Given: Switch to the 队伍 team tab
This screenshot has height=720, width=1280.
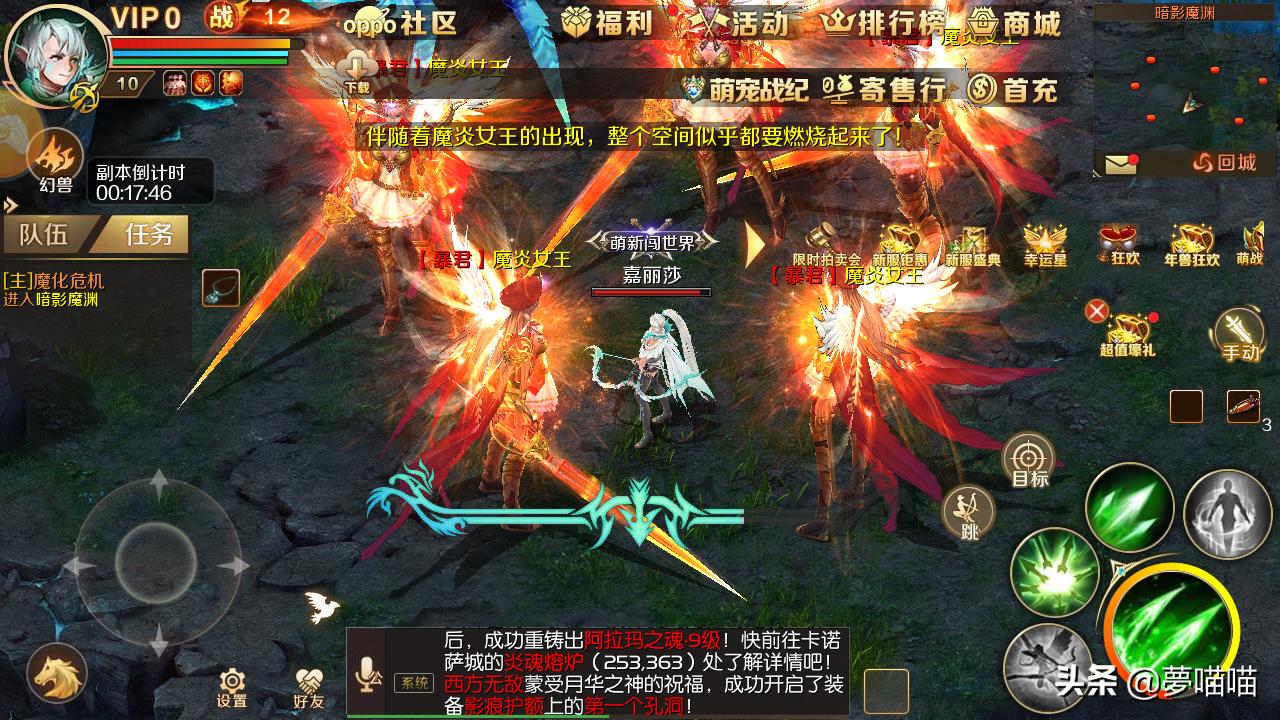Looking at the screenshot, I should 42,235.
